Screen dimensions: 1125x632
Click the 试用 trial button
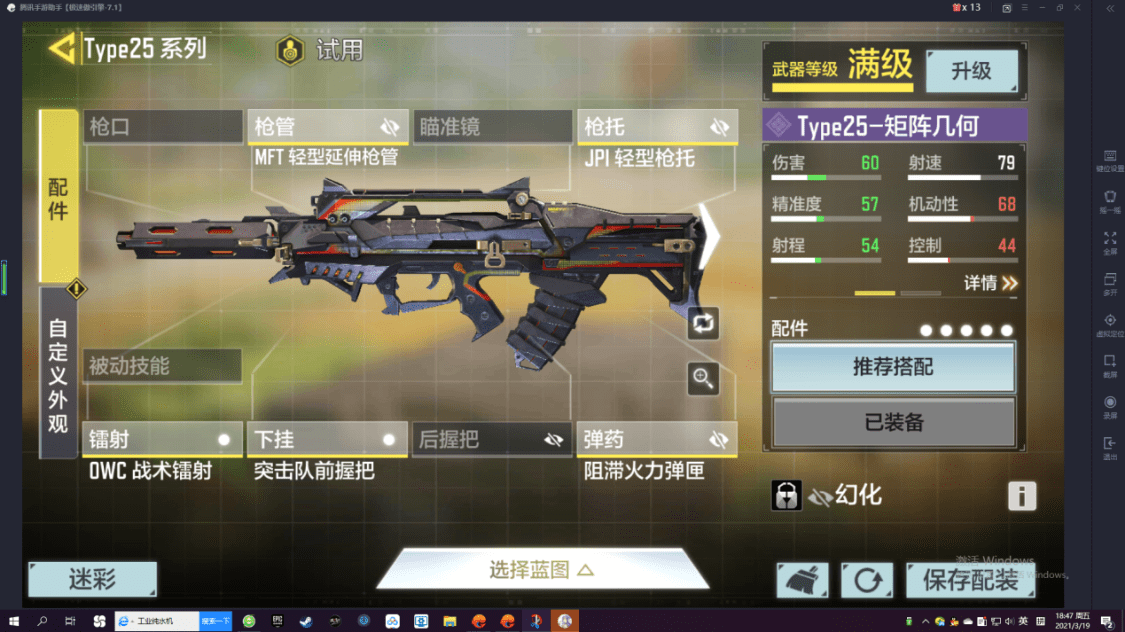tap(320, 50)
